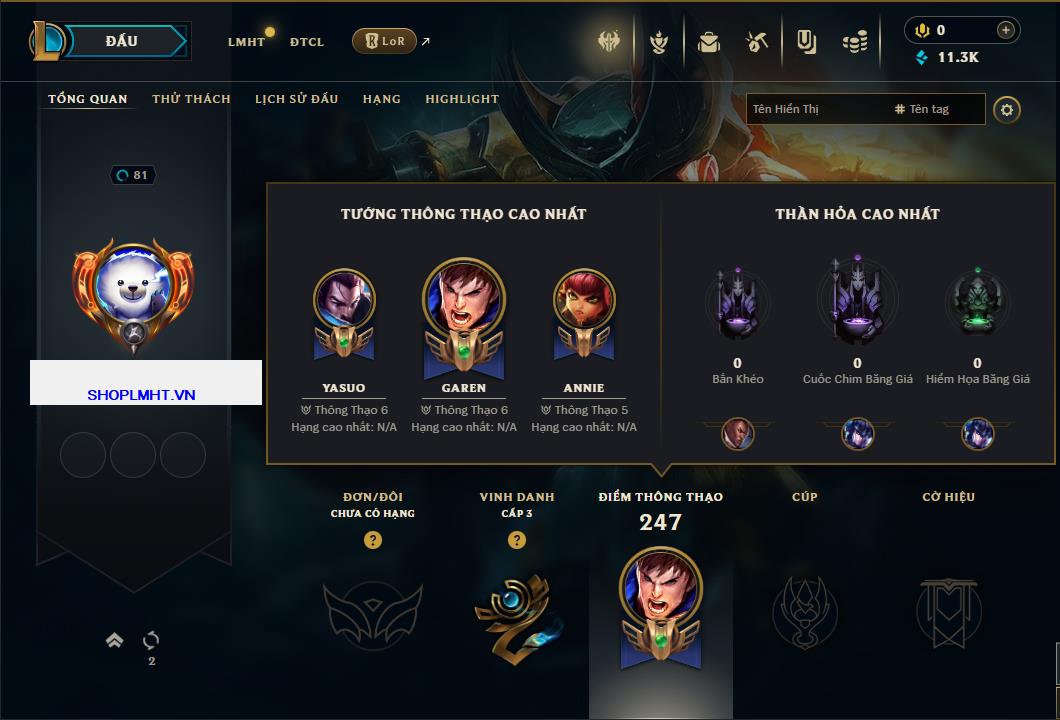
Task: Open the coin stack store icon
Action: pos(854,42)
